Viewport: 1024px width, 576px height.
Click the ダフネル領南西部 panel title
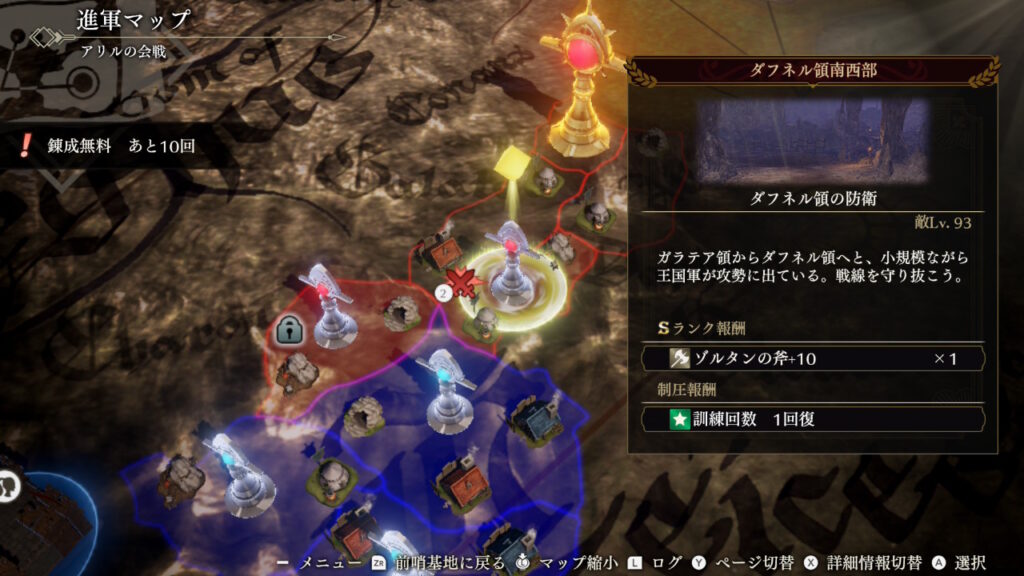(x=813, y=71)
